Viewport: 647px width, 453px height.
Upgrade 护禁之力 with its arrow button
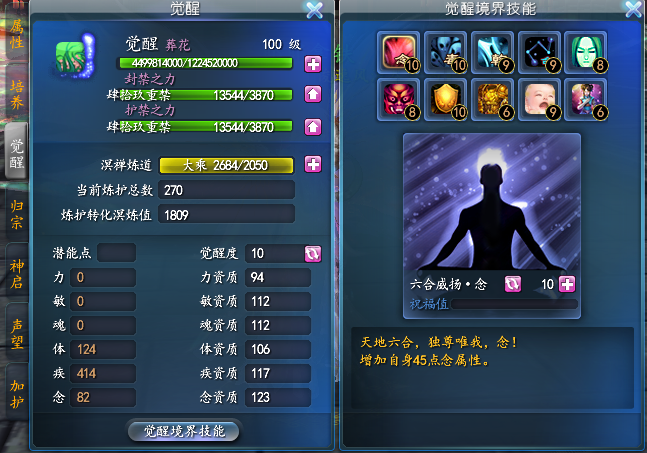pos(313,127)
